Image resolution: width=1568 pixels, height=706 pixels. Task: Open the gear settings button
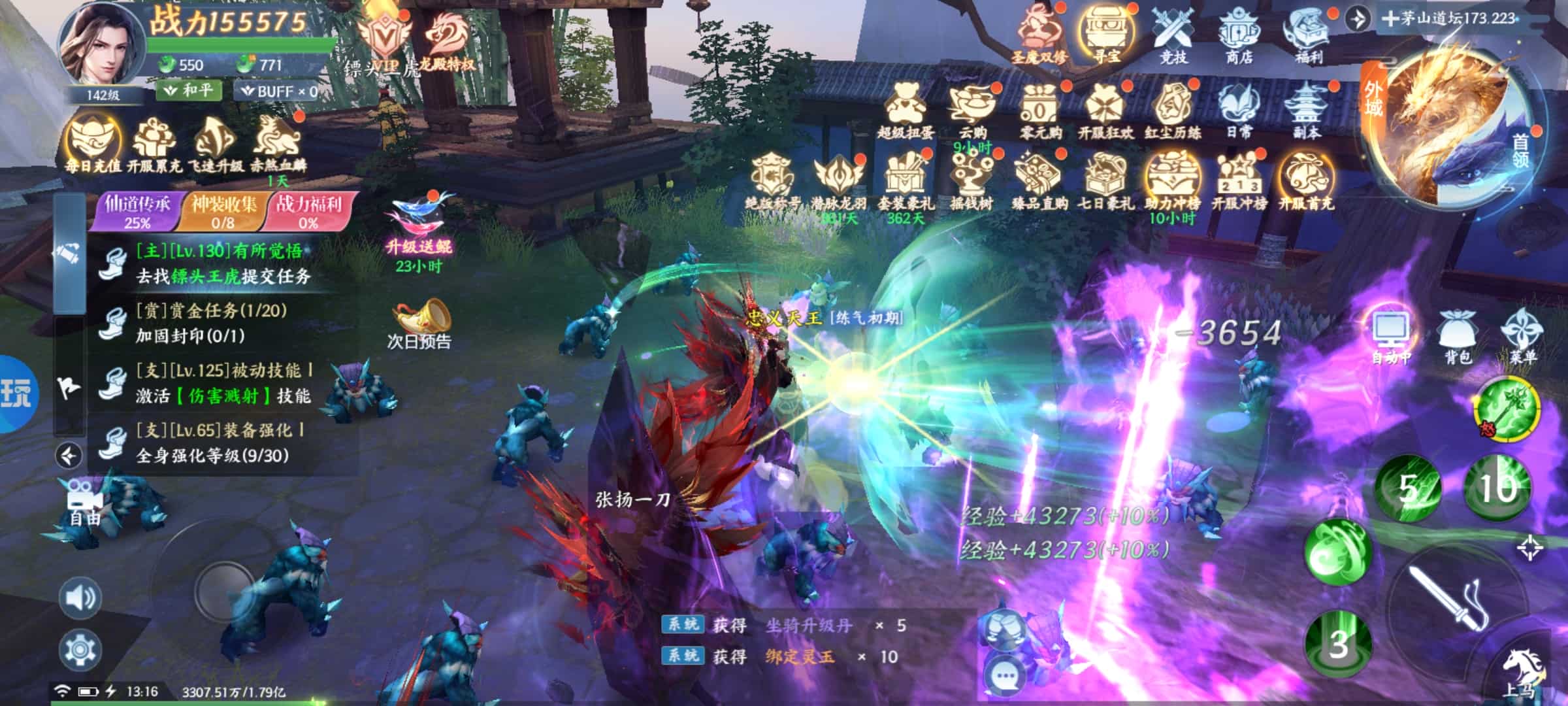[80, 649]
